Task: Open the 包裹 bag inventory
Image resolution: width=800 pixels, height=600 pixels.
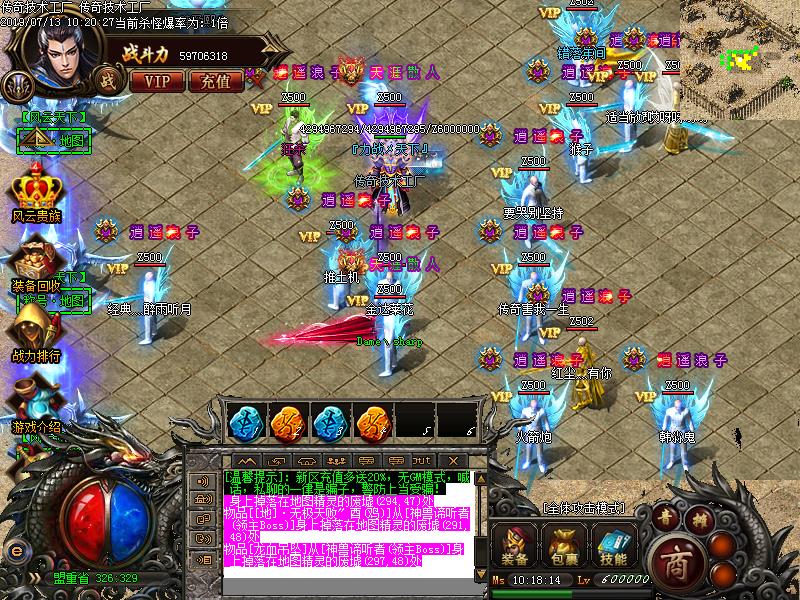Action: point(562,546)
